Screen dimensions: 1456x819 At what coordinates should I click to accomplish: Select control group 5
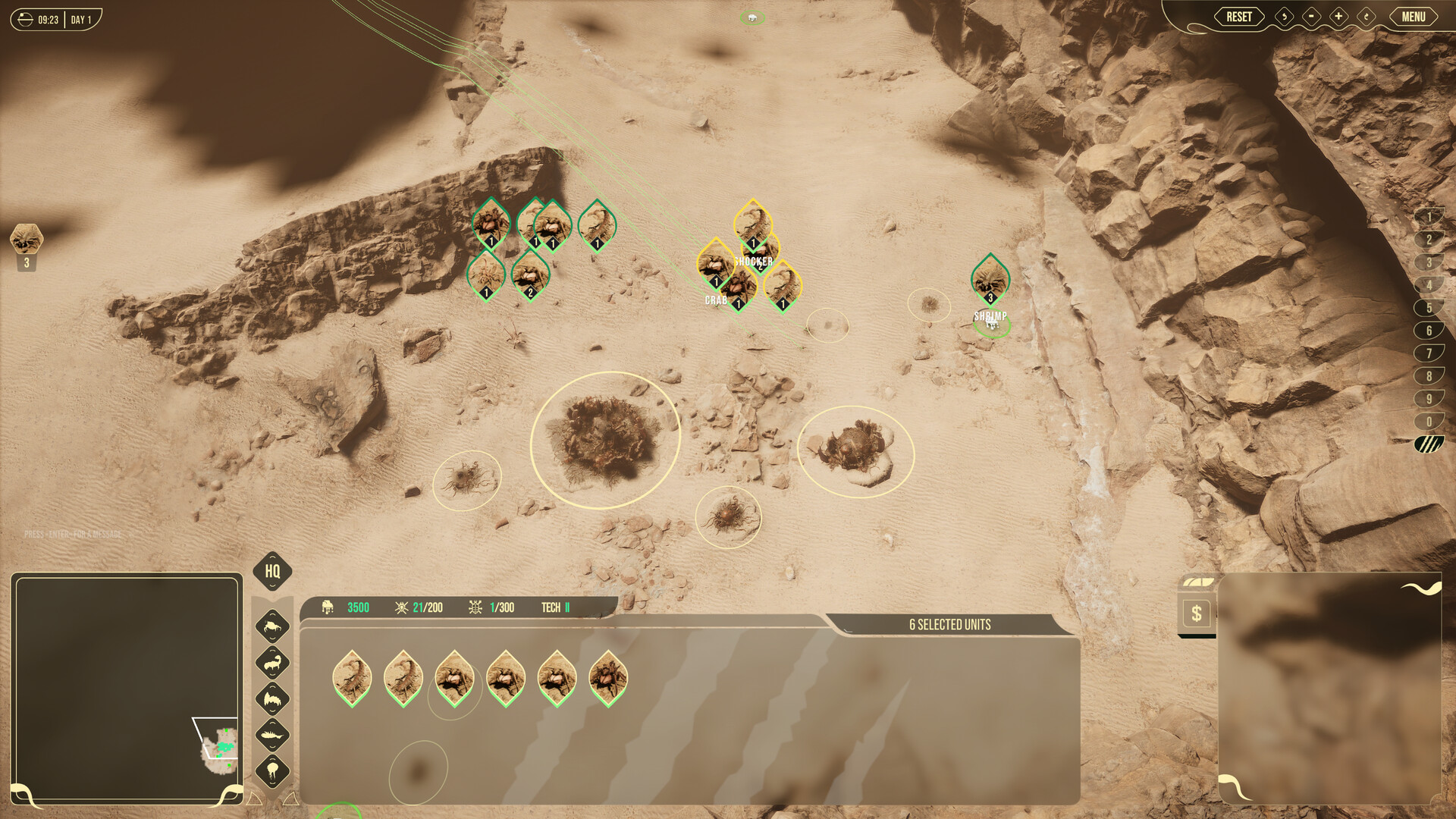click(x=1429, y=308)
